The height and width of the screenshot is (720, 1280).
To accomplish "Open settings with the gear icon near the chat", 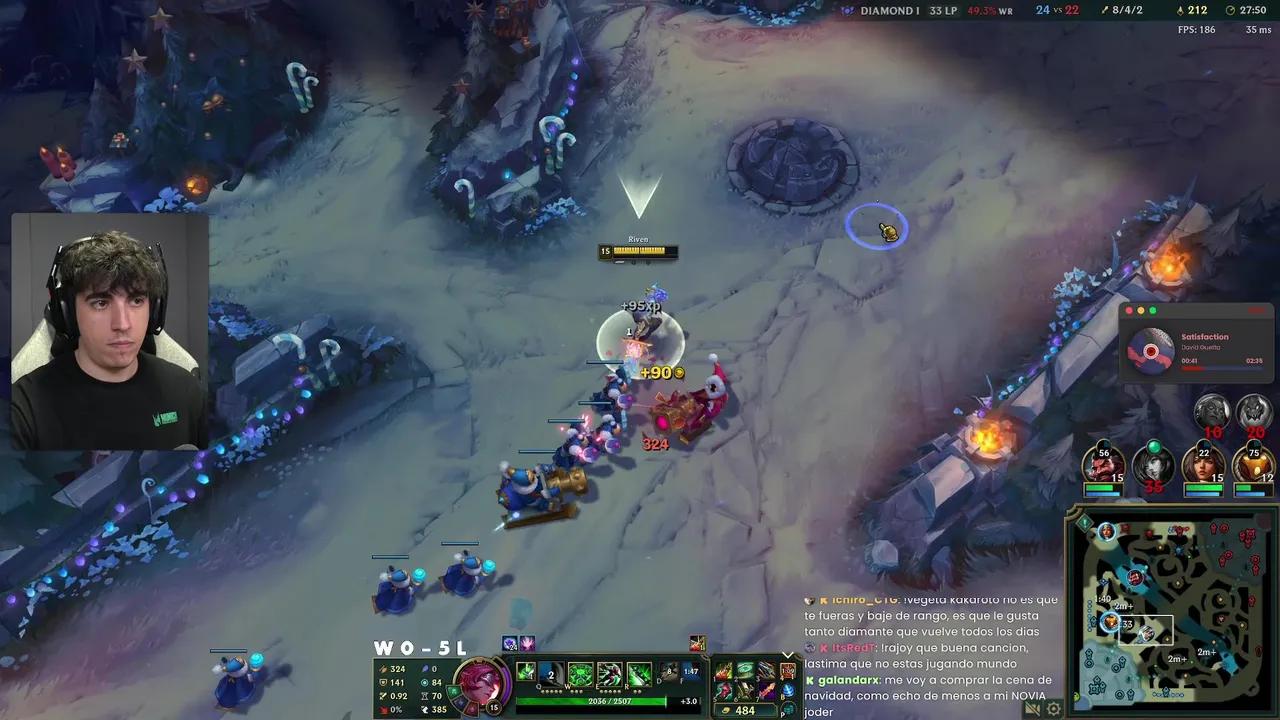I will 1053,709.
